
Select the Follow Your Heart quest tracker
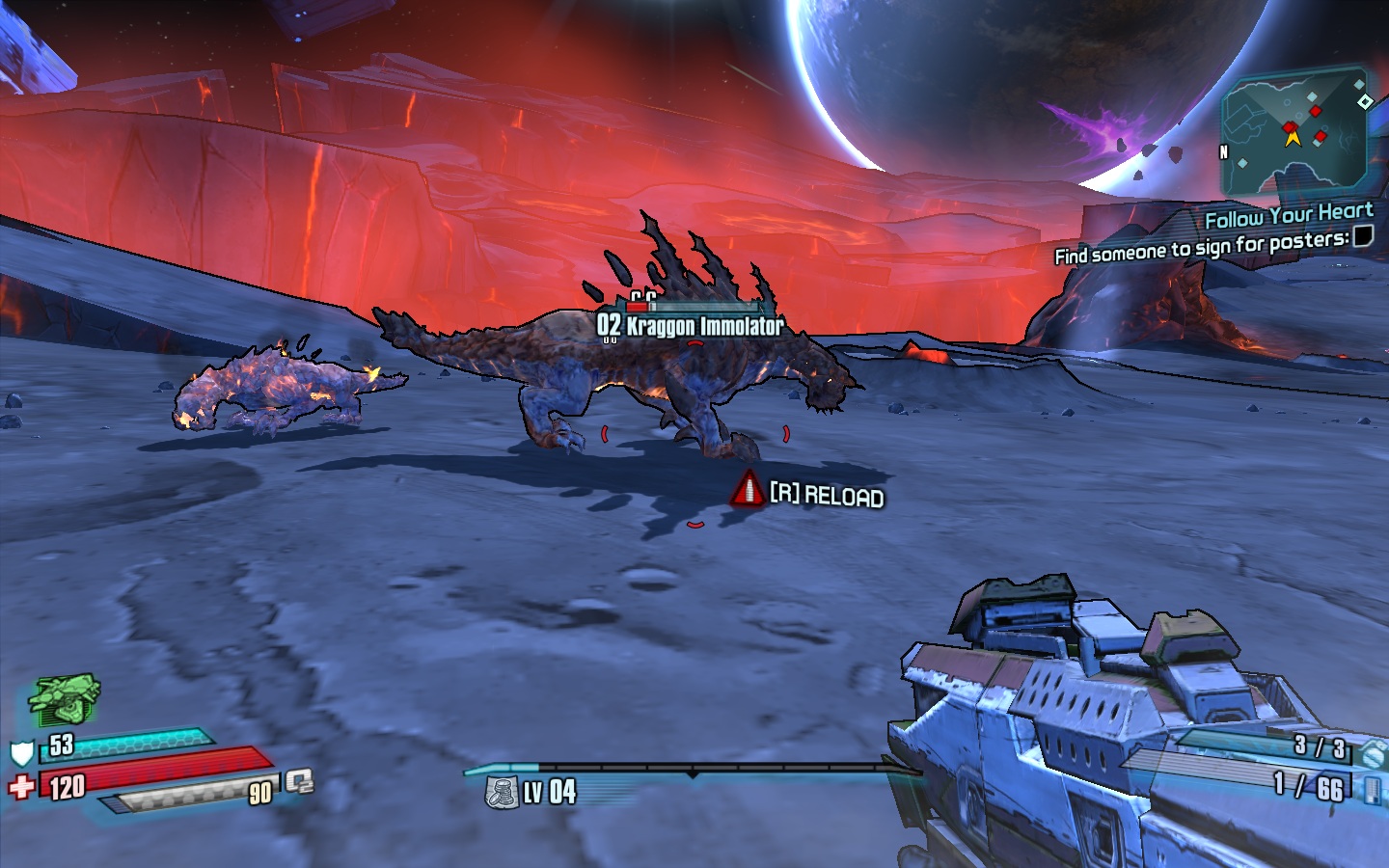(1288, 216)
